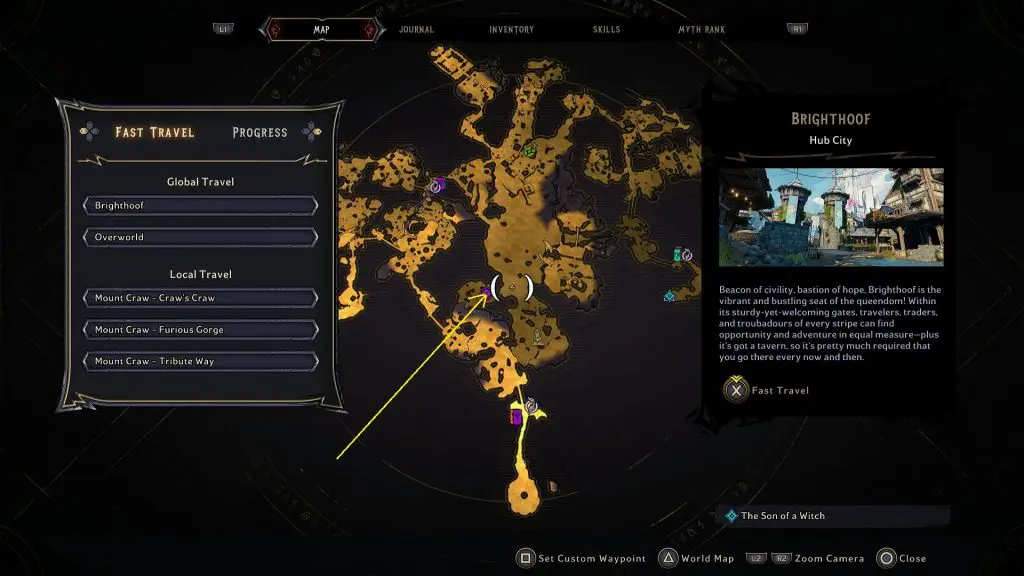
Task: Select the Fast Travel panel tab
Action: (x=154, y=132)
